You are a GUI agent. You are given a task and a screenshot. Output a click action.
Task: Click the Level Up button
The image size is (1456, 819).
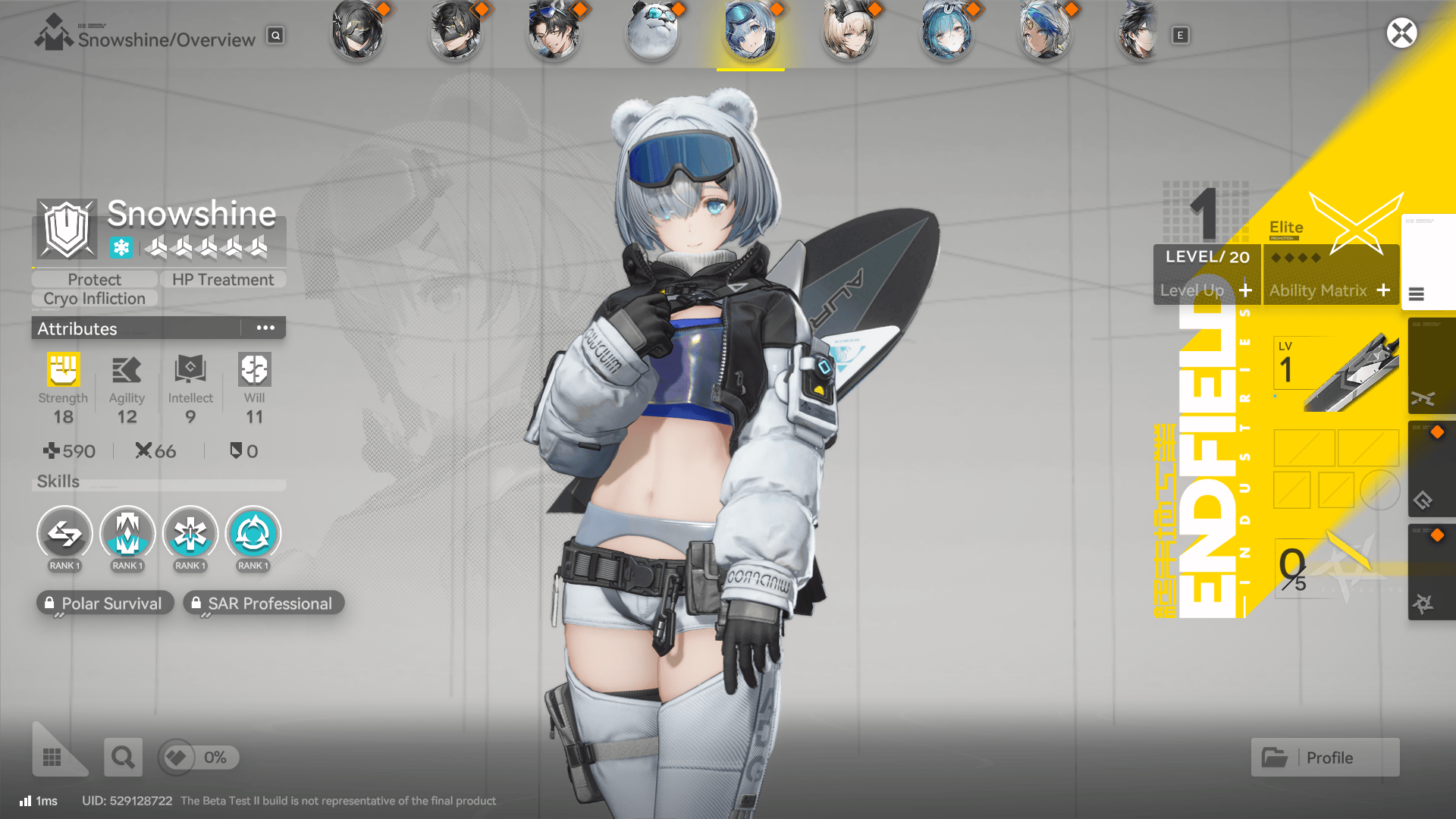click(x=1206, y=290)
